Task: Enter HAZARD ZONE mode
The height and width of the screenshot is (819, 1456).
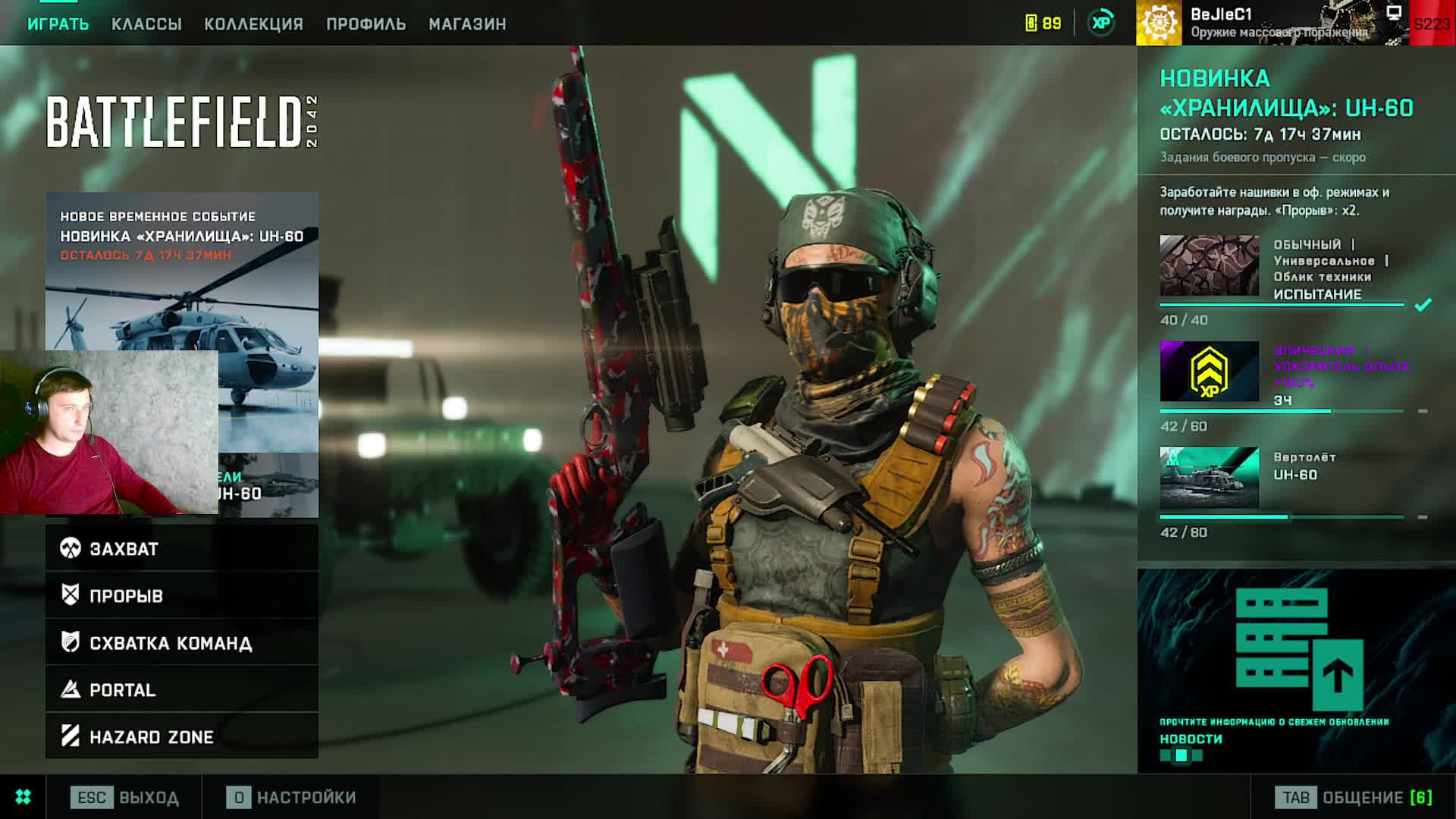Action: [x=182, y=736]
